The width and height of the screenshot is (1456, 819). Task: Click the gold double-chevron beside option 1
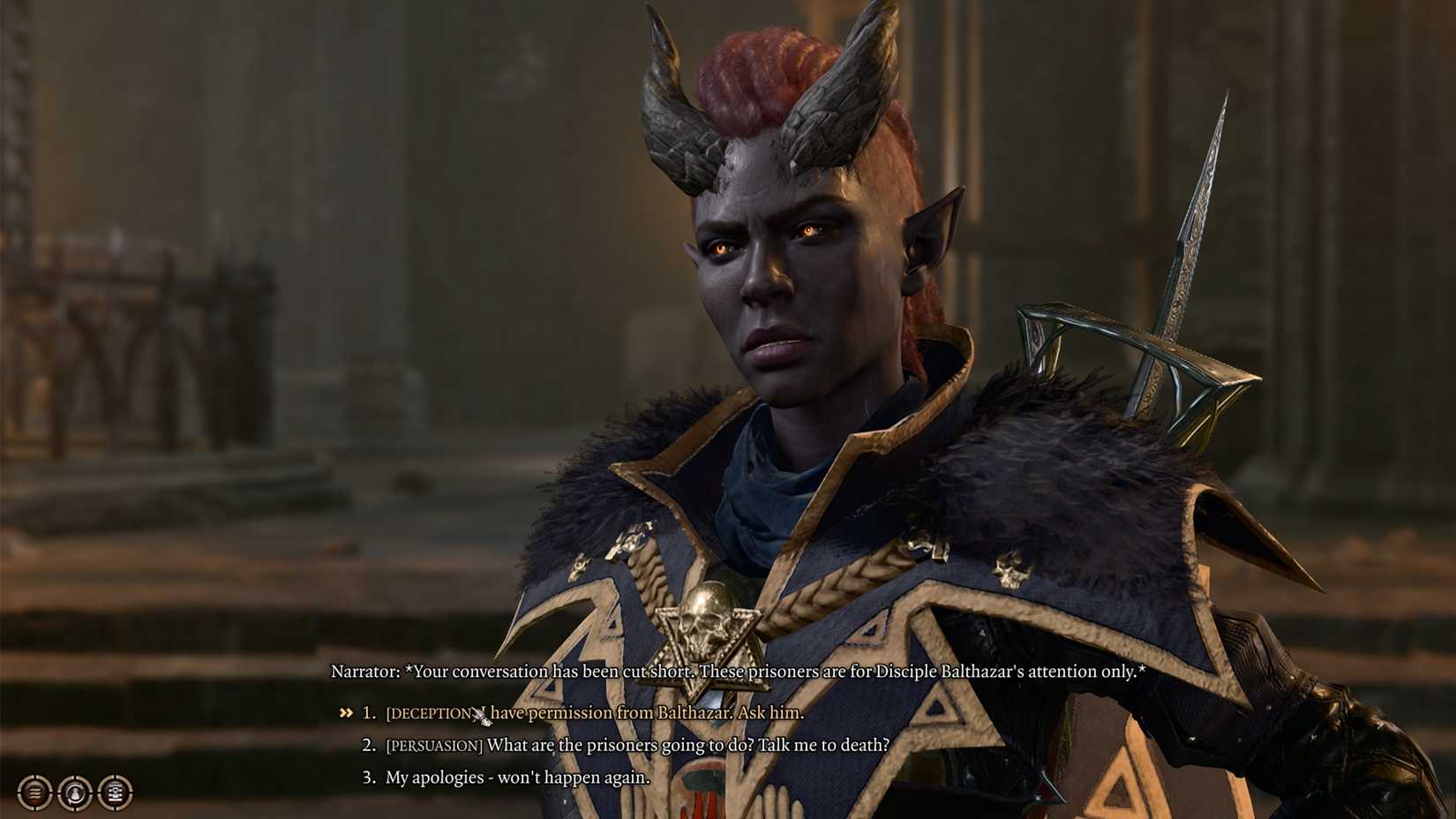[344, 713]
